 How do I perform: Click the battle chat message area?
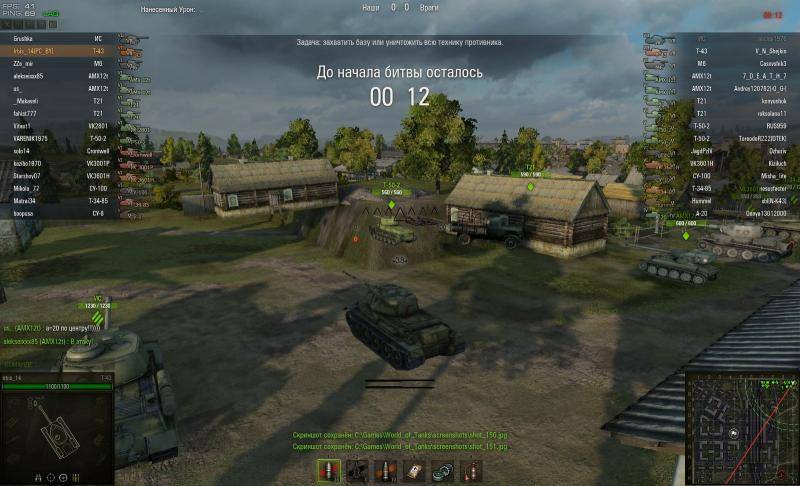click(x=55, y=335)
